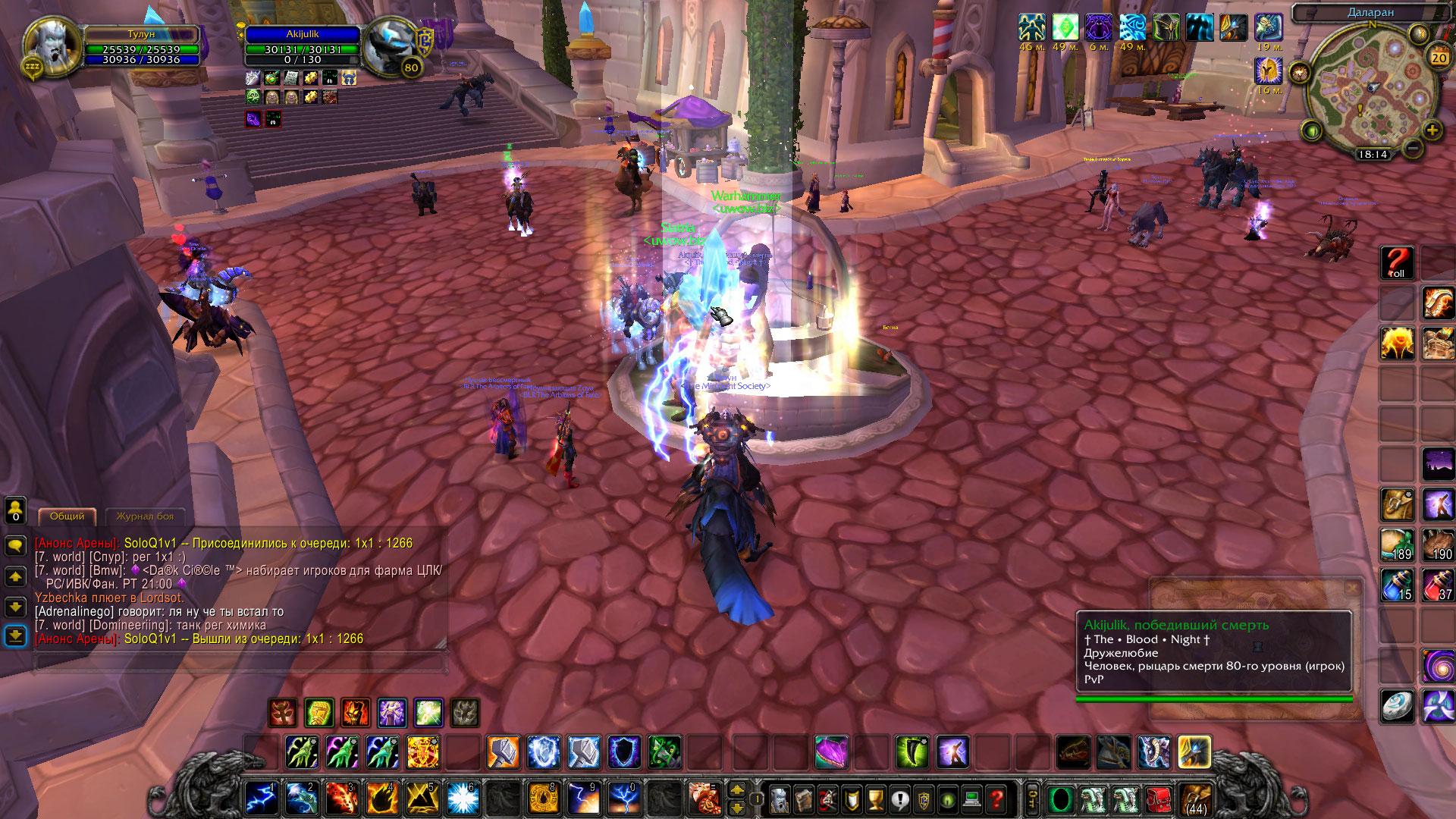Viewport: 1456px width, 819px height.
Task: Activate the frost burst ability in slot 6
Action: point(462,799)
